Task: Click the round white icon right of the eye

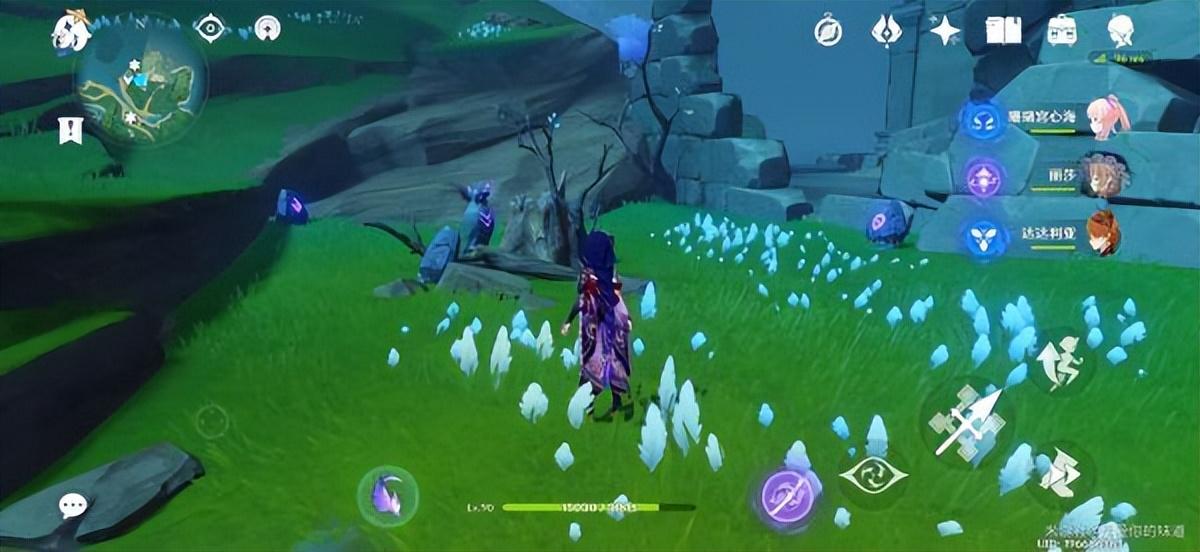Action: tap(267, 29)
